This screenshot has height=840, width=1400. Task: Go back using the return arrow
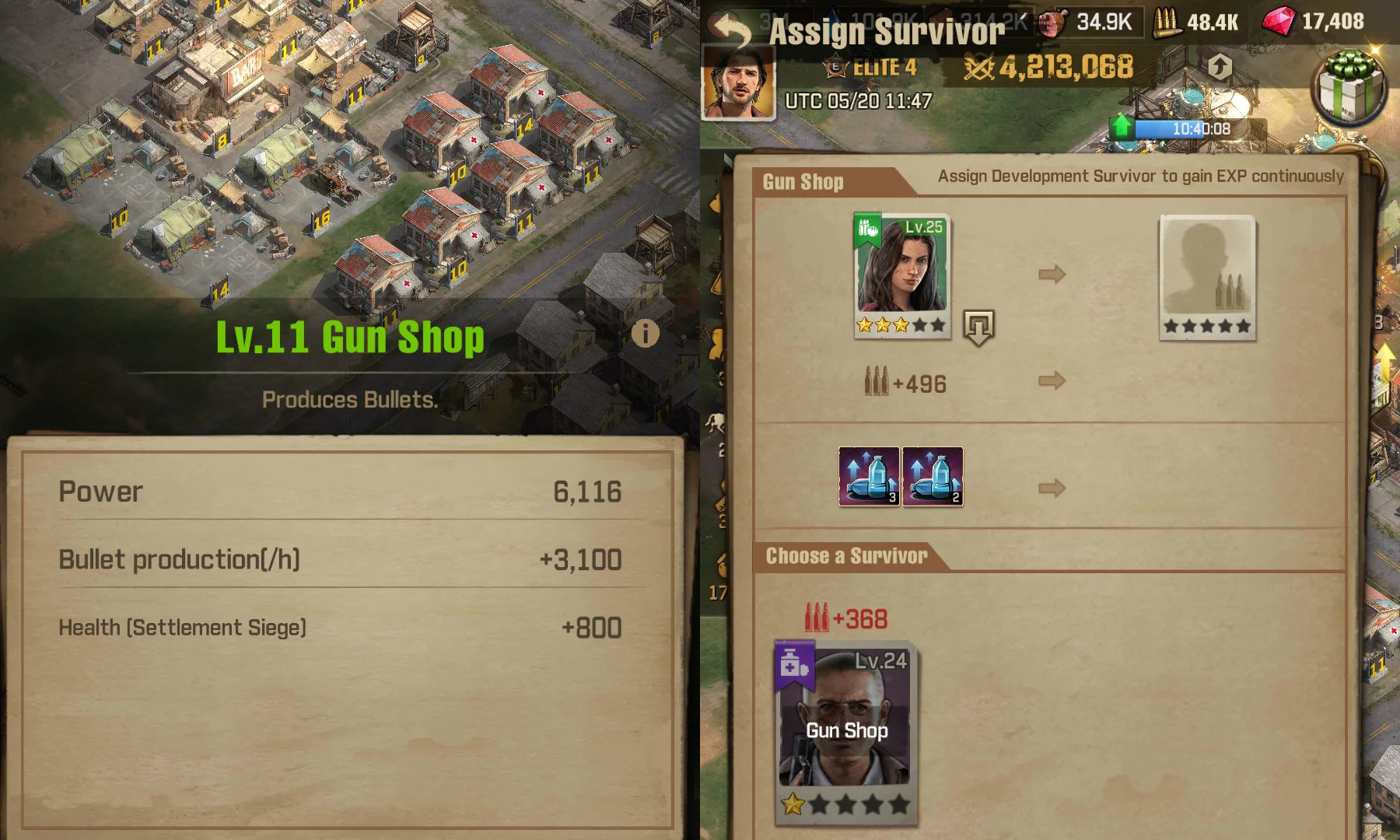(732, 30)
